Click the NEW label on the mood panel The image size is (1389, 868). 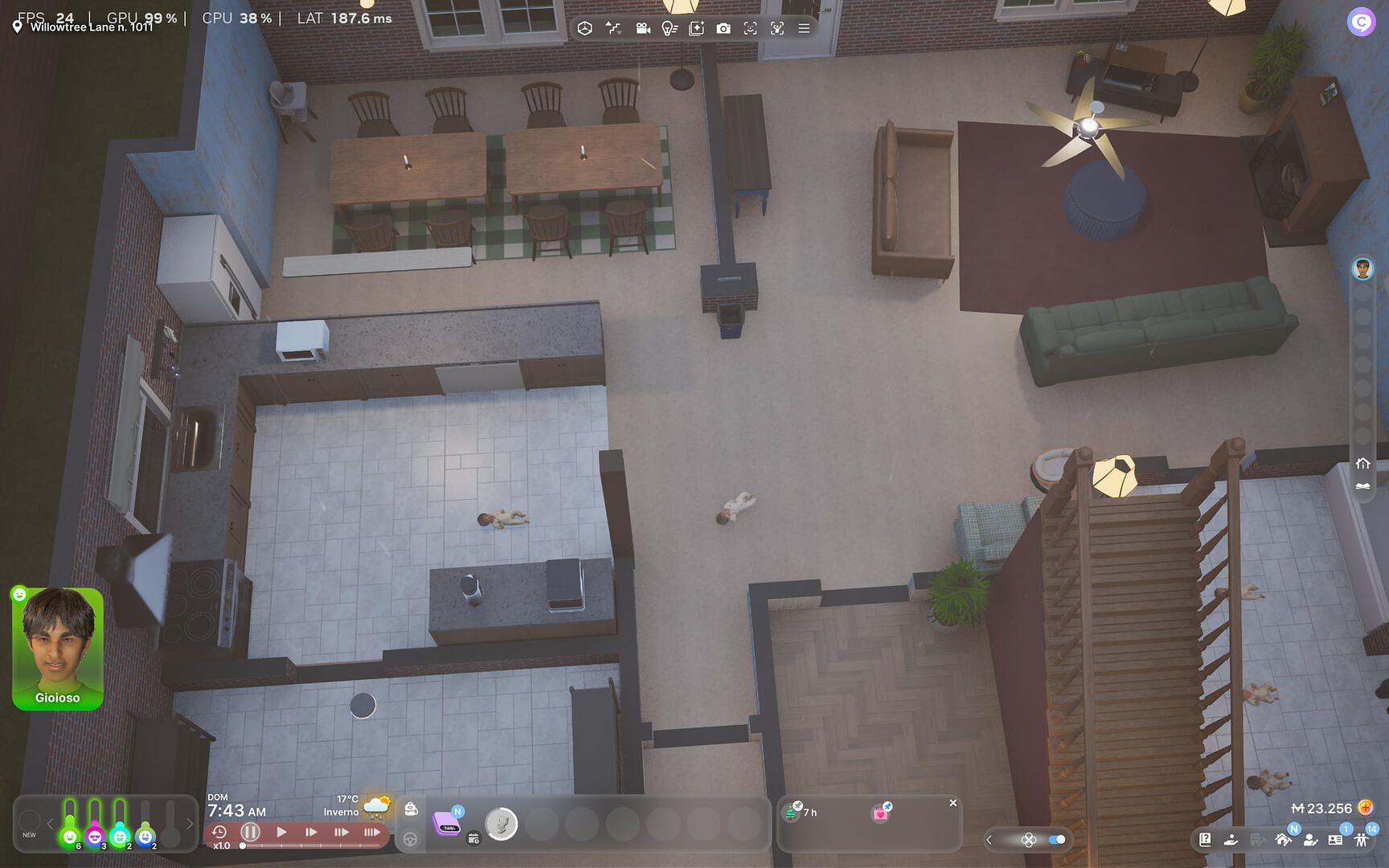coord(31,834)
